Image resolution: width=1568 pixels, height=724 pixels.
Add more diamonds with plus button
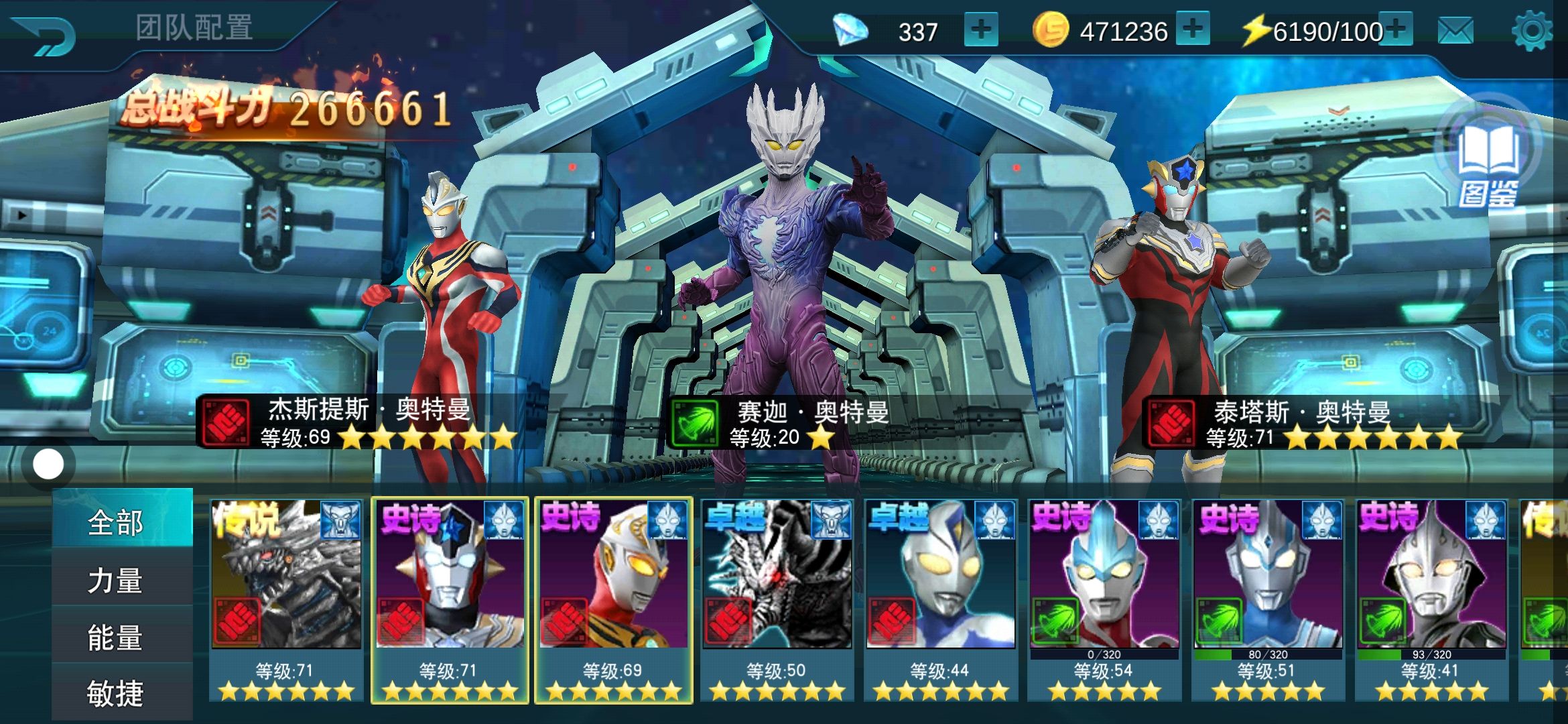click(980, 31)
